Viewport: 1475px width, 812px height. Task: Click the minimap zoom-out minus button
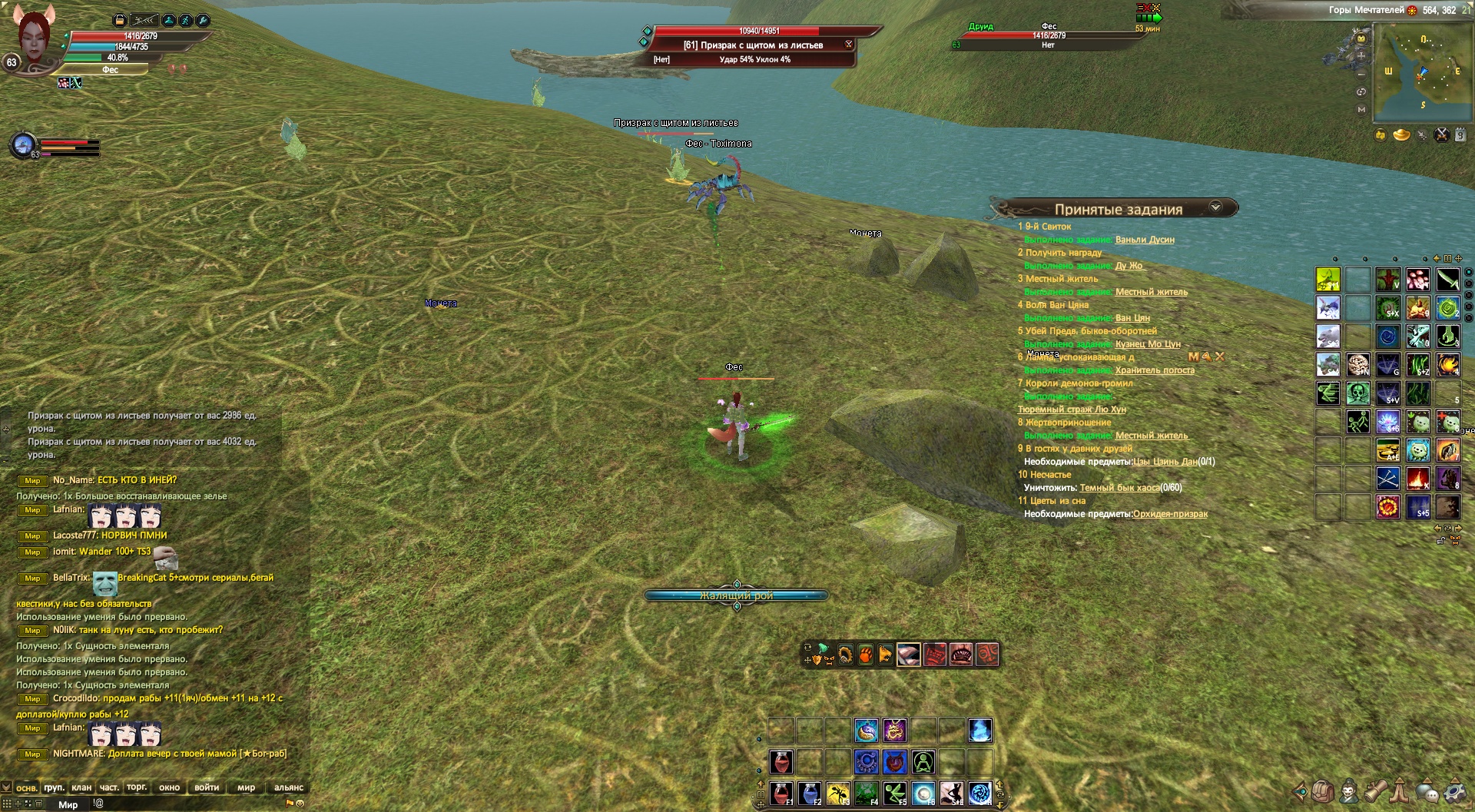(1361, 75)
